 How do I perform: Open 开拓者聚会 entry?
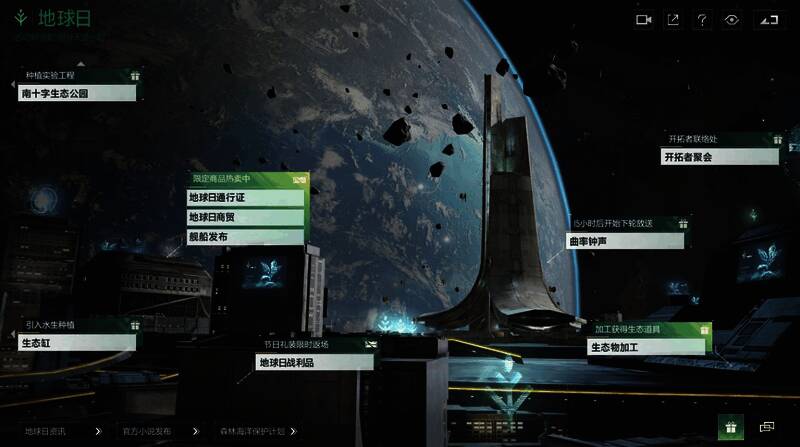[719, 157]
